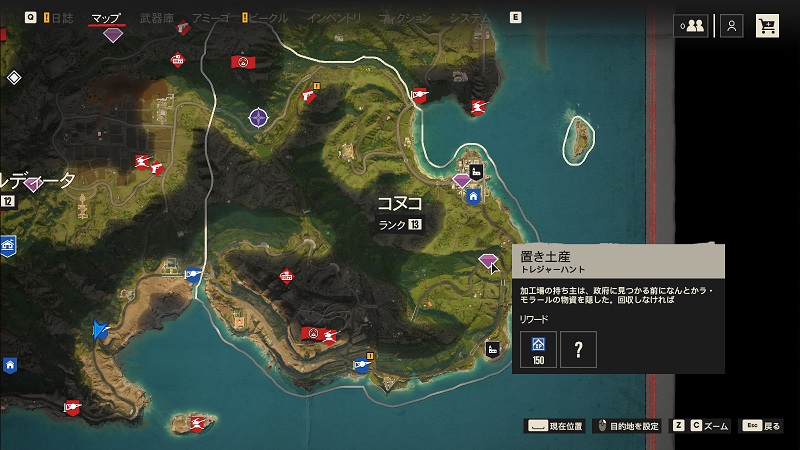
Task: Go to the ビークル vehicles tab
Action: tap(270, 18)
